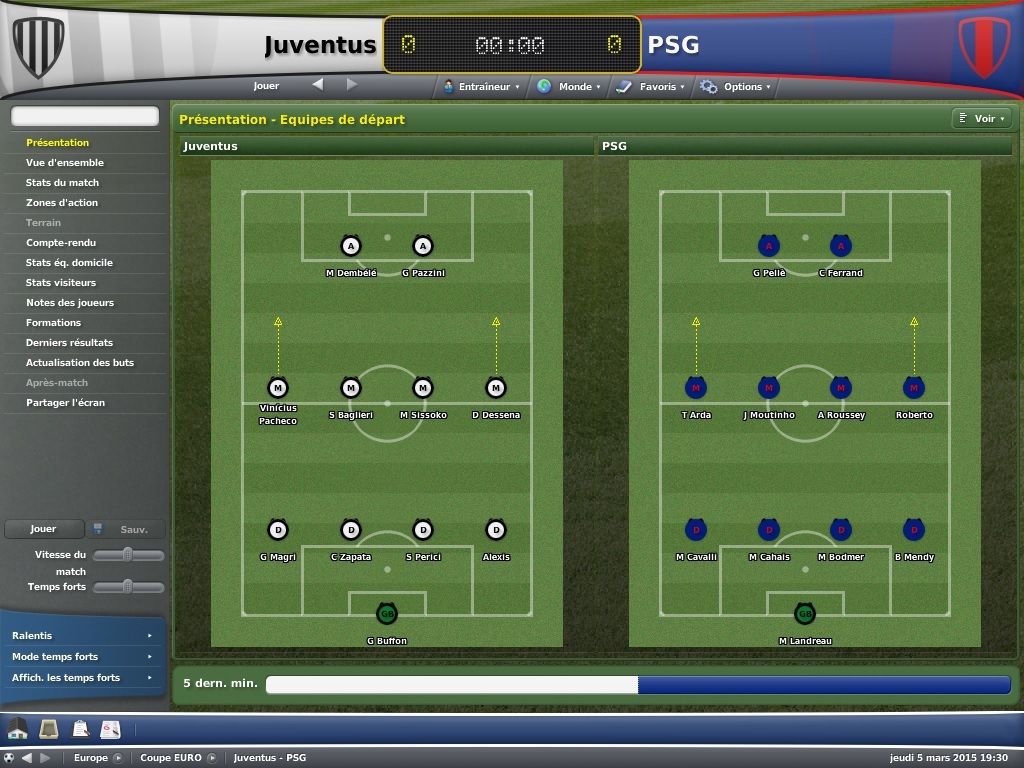The width and height of the screenshot is (1024, 768).
Task: Open the Monde dropdown menu
Action: [x=569, y=87]
